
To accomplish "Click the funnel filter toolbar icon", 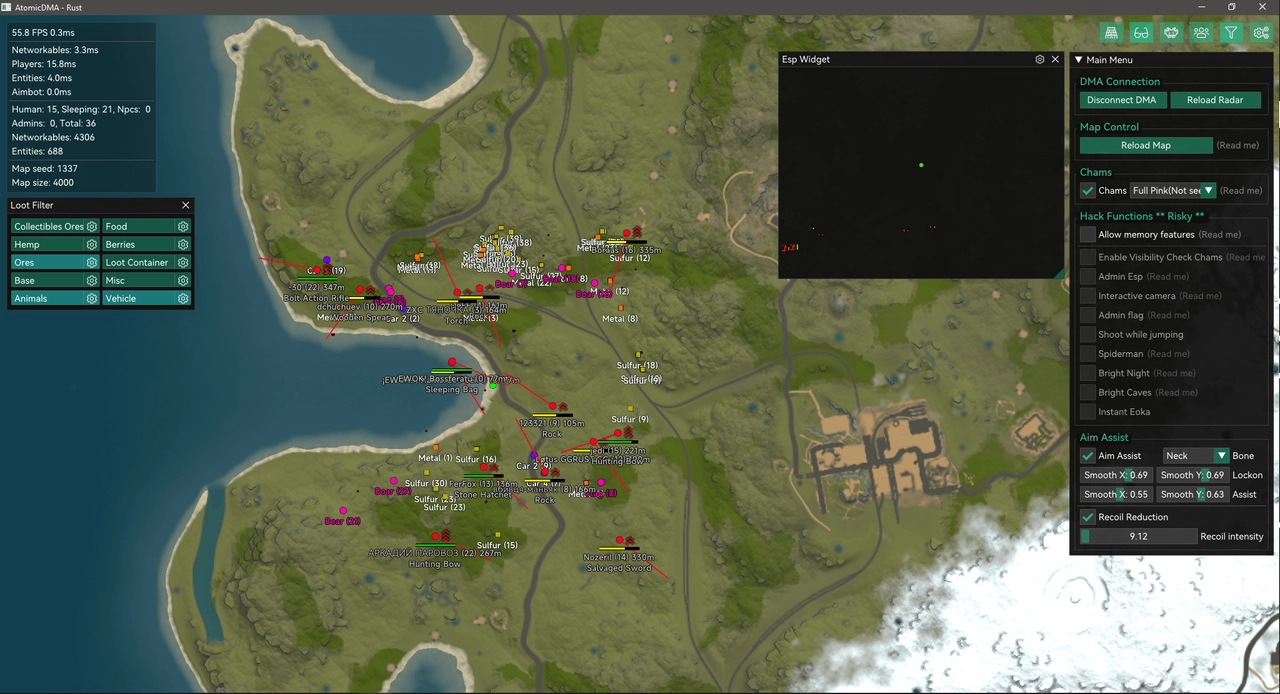I will click(1231, 33).
